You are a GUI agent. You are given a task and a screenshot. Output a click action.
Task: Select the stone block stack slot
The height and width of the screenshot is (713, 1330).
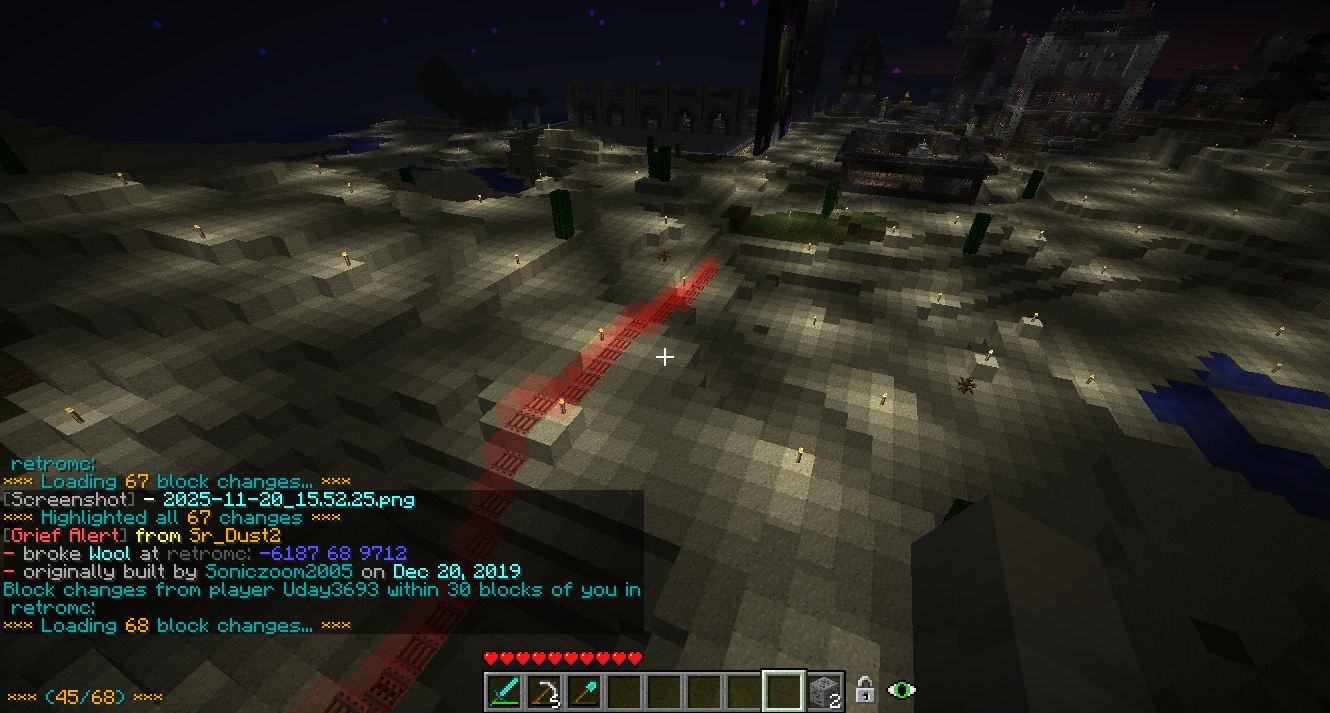pyautogui.click(x=824, y=691)
